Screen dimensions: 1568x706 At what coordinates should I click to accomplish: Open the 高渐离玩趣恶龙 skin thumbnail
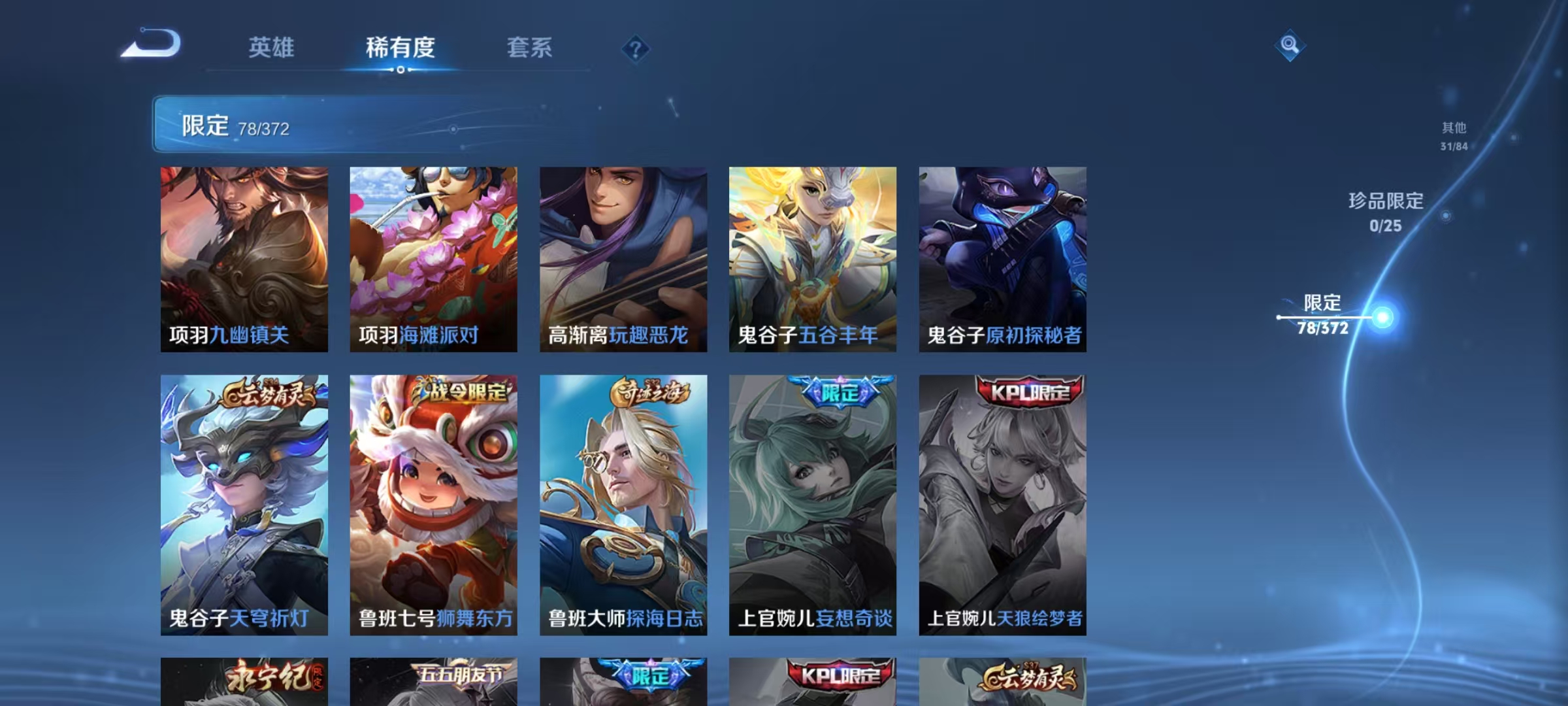click(x=624, y=258)
